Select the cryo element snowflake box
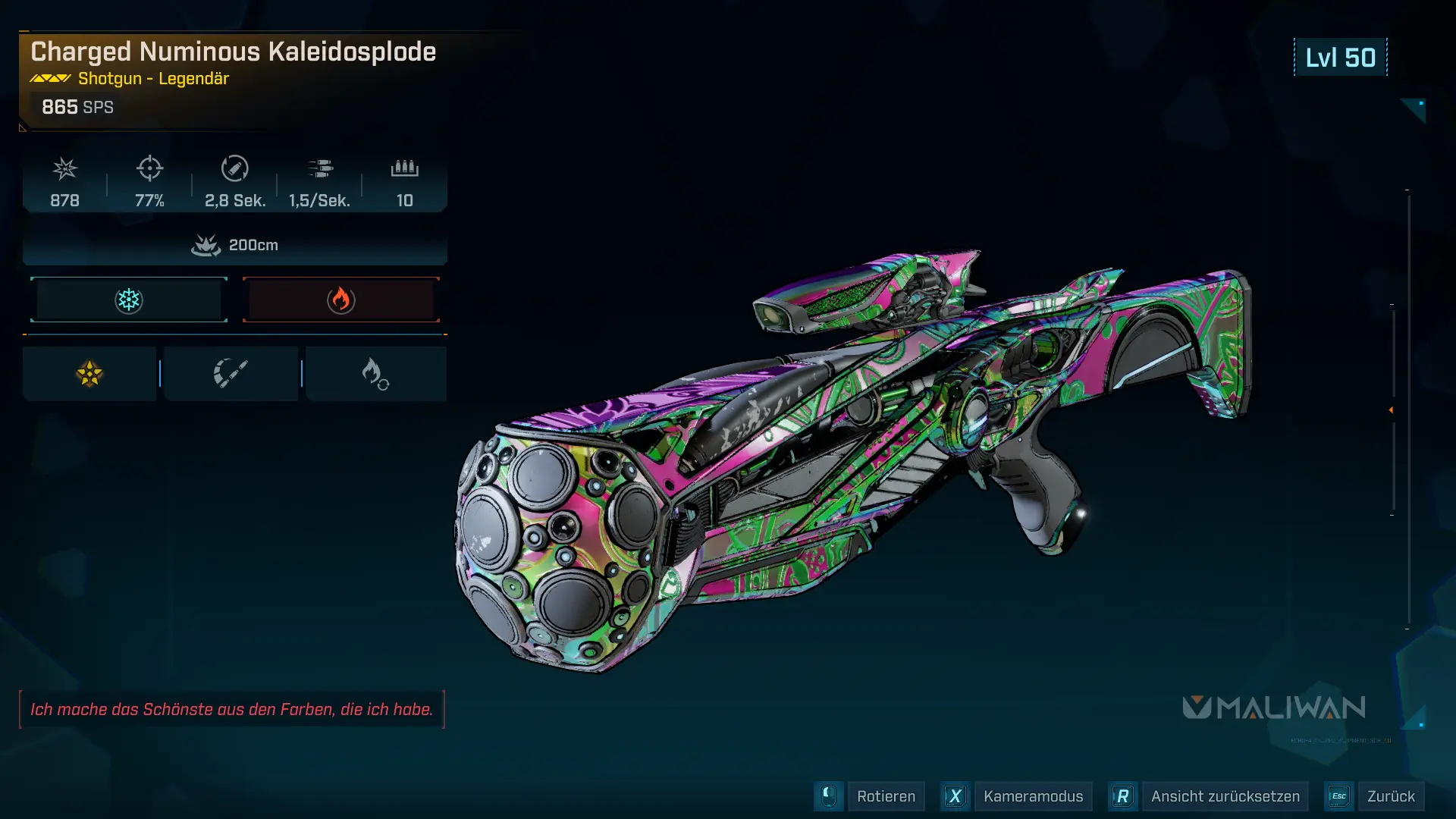This screenshot has width=1456, height=819. (x=129, y=300)
